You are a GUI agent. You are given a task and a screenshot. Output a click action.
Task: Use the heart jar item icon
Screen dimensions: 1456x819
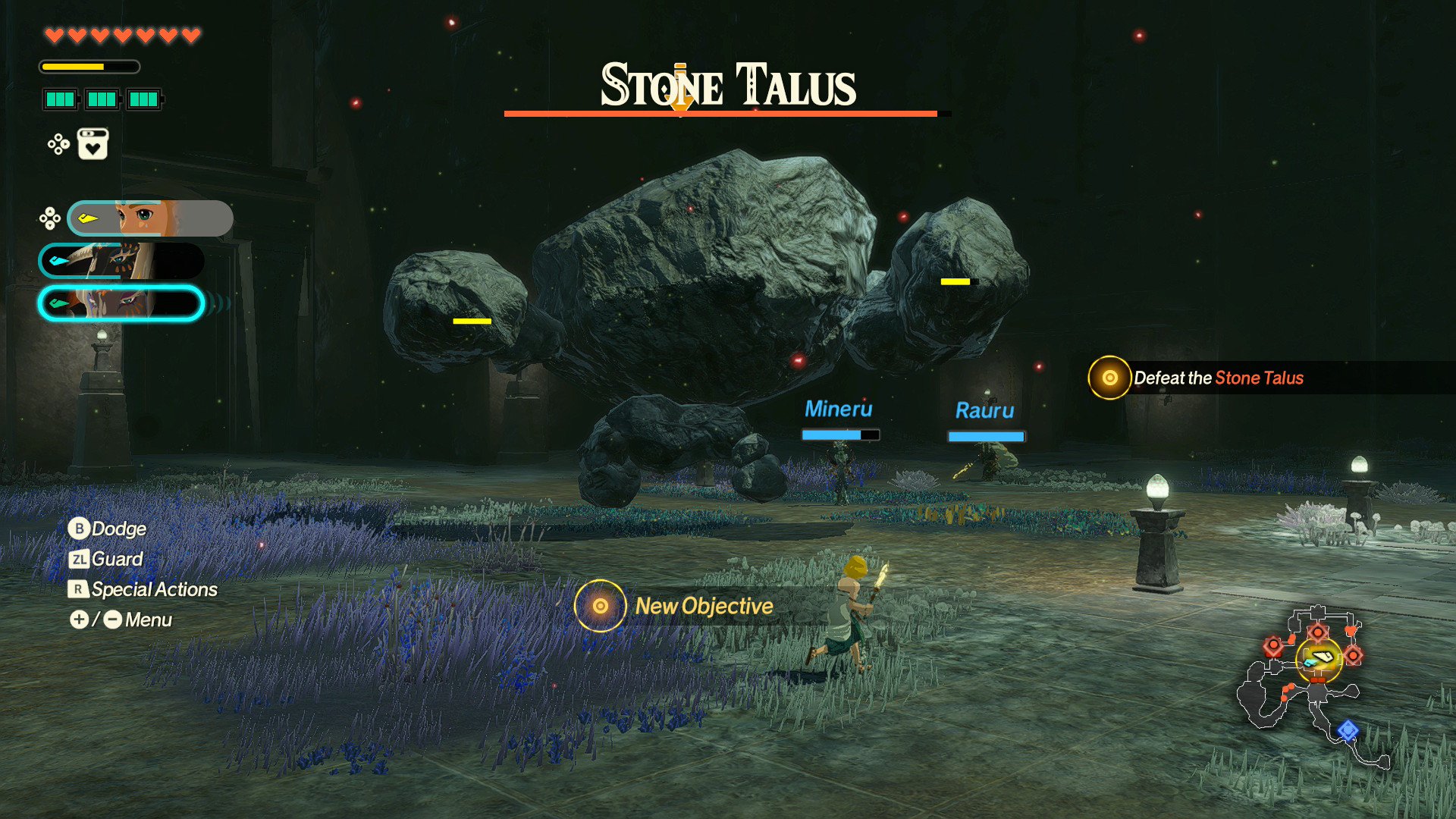(x=93, y=144)
